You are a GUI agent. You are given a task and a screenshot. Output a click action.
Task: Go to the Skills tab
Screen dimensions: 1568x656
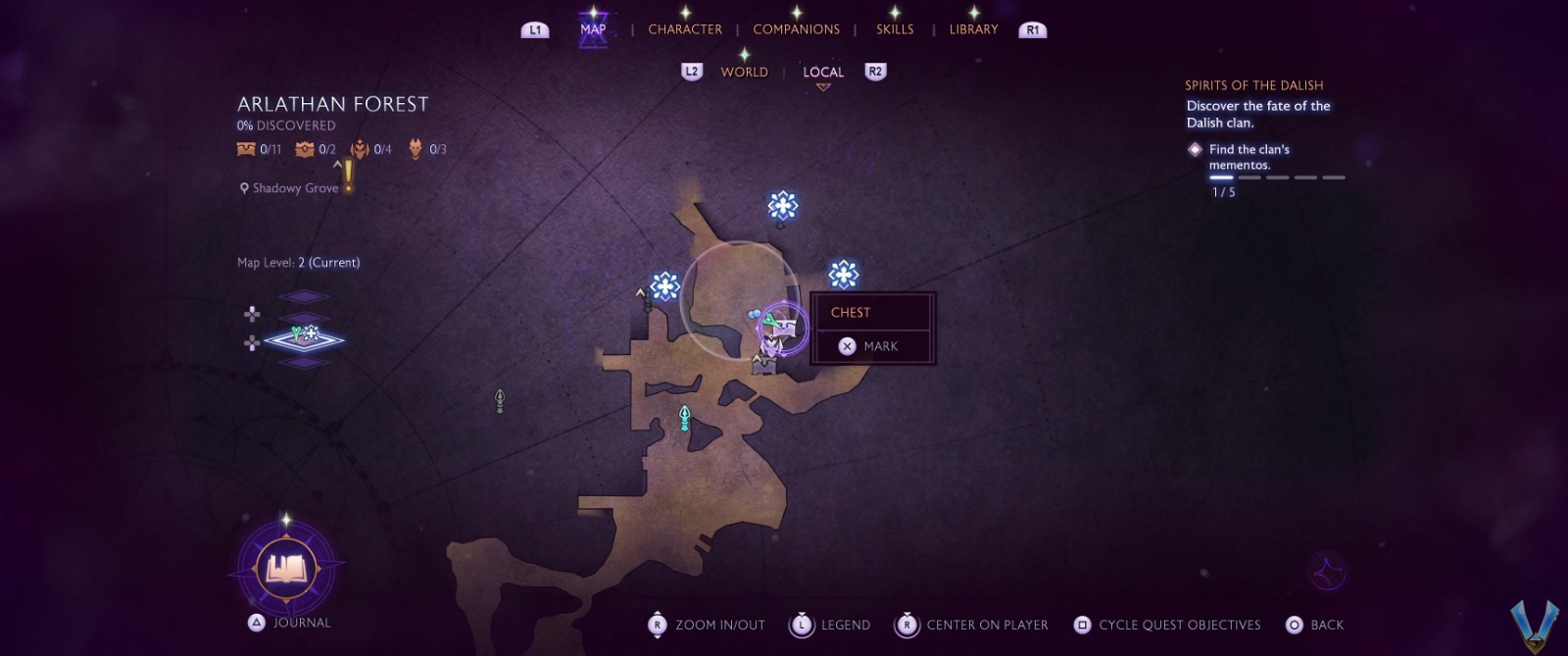point(895,29)
